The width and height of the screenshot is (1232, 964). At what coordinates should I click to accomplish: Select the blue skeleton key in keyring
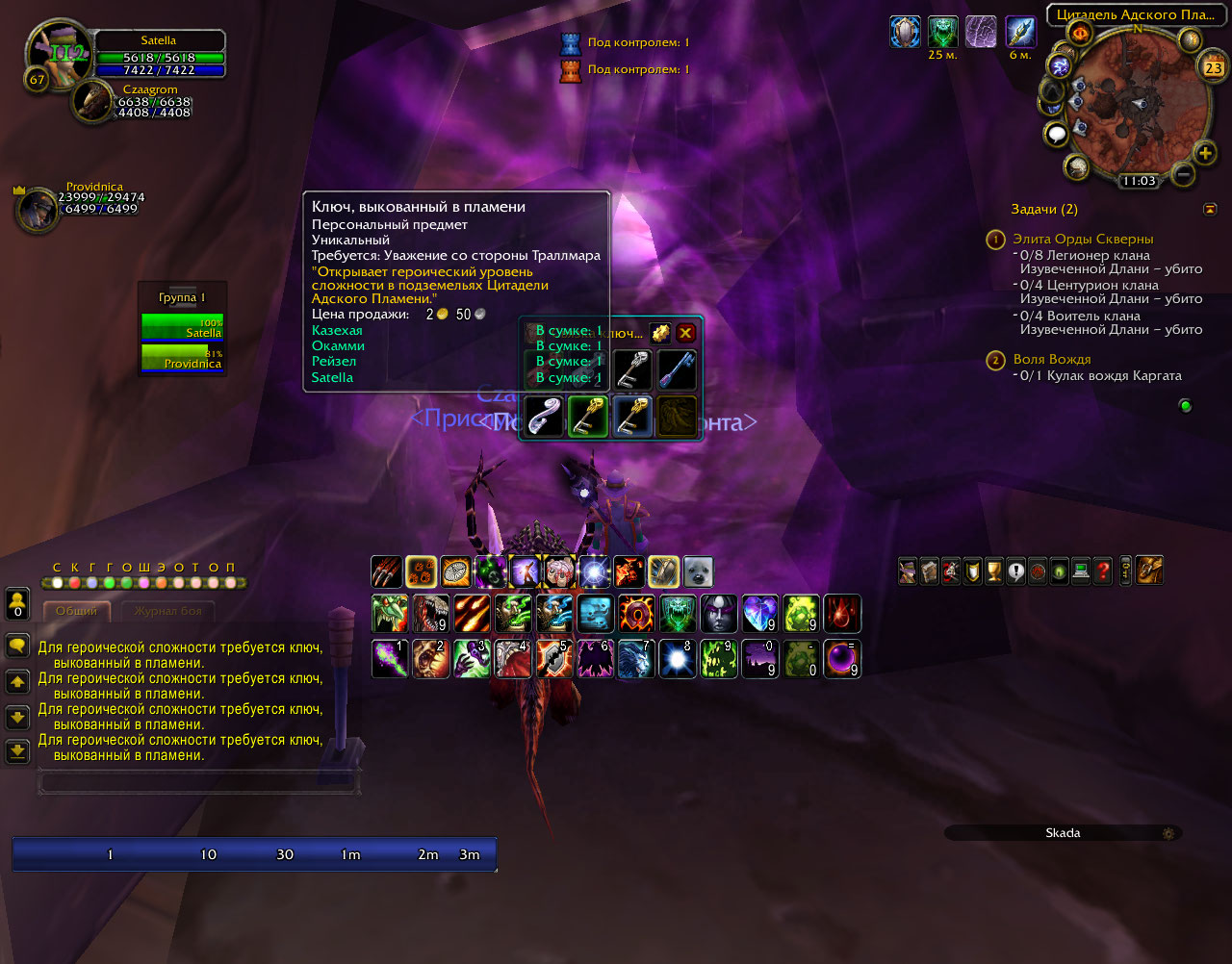pos(677,369)
